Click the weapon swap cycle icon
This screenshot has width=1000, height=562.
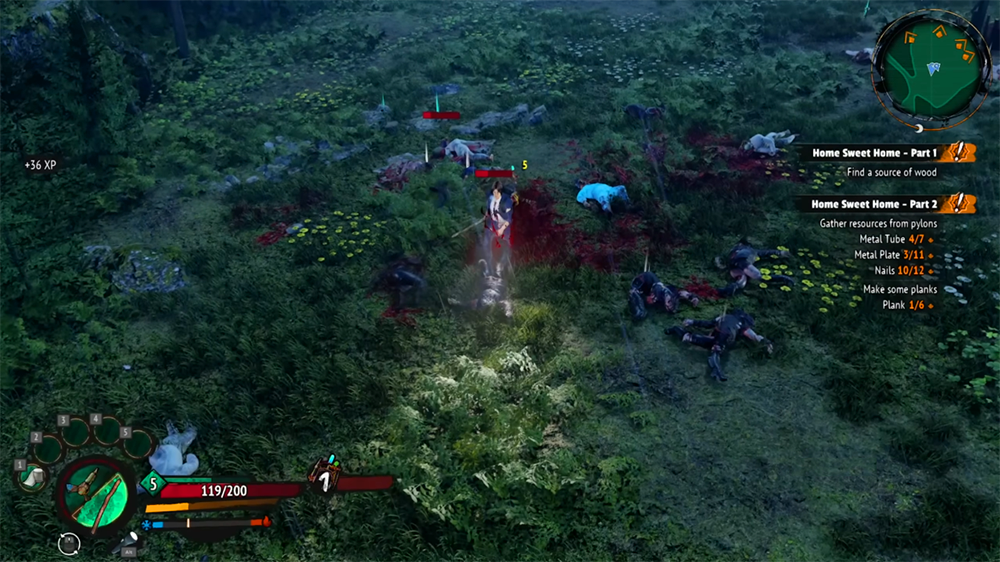tap(69, 543)
